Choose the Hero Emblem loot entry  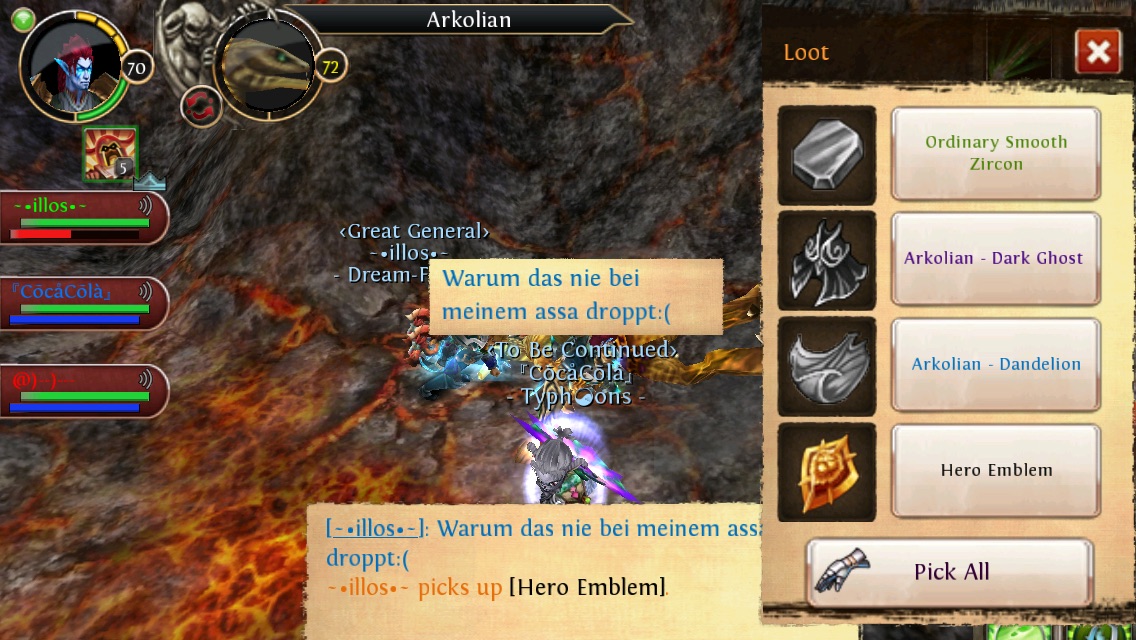[x=996, y=470]
